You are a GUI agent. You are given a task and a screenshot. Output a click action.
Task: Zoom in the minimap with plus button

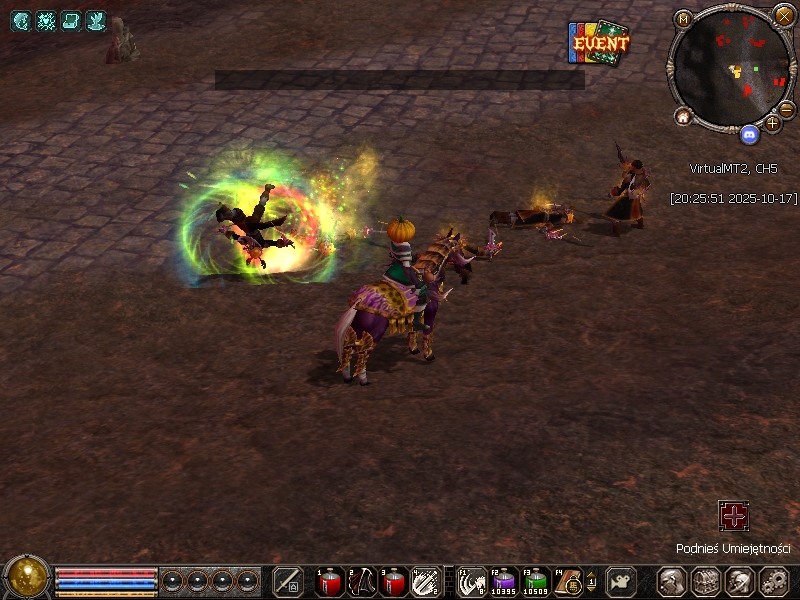[x=772, y=123]
